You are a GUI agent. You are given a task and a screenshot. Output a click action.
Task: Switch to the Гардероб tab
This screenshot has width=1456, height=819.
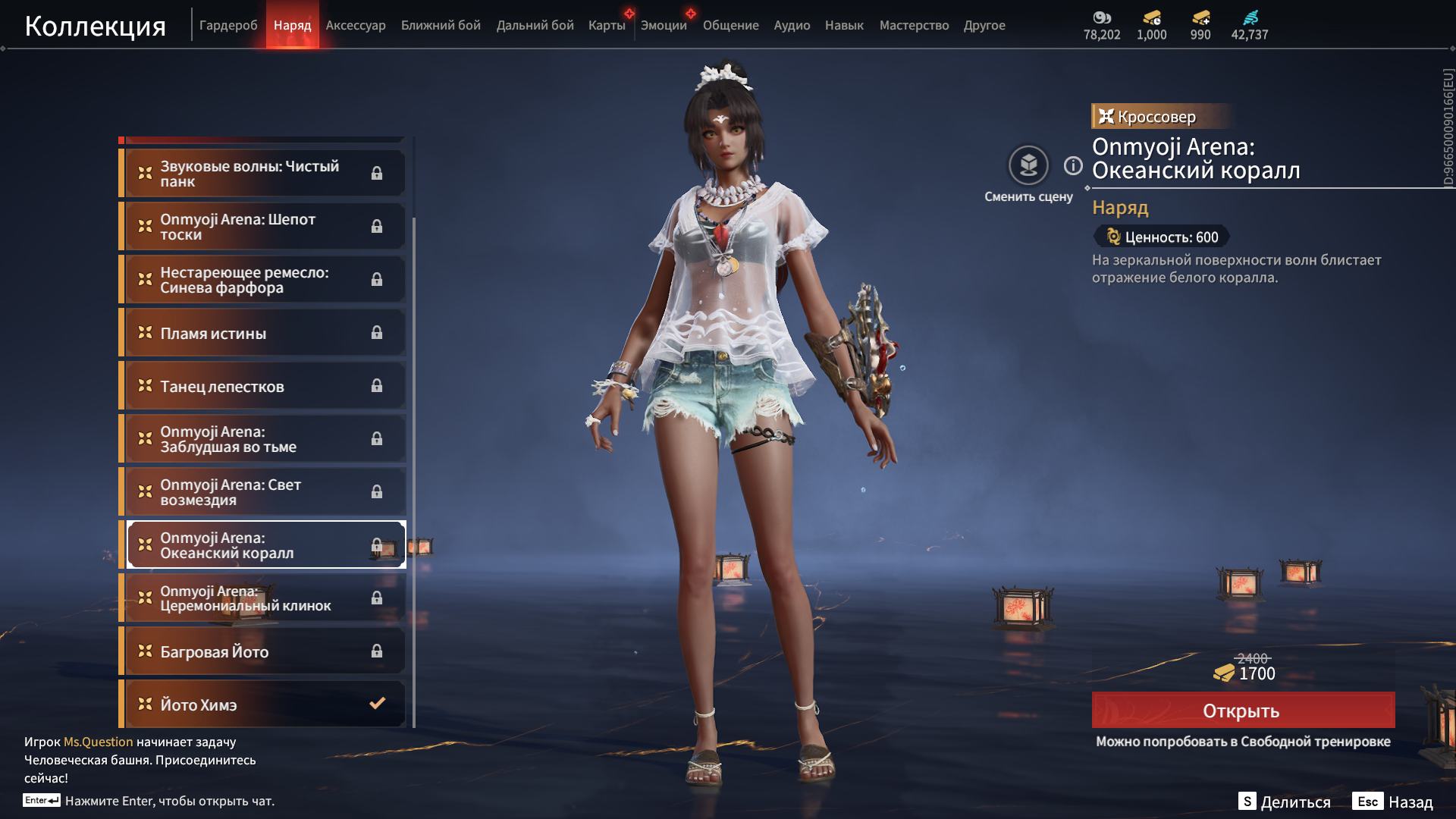[228, 25]
